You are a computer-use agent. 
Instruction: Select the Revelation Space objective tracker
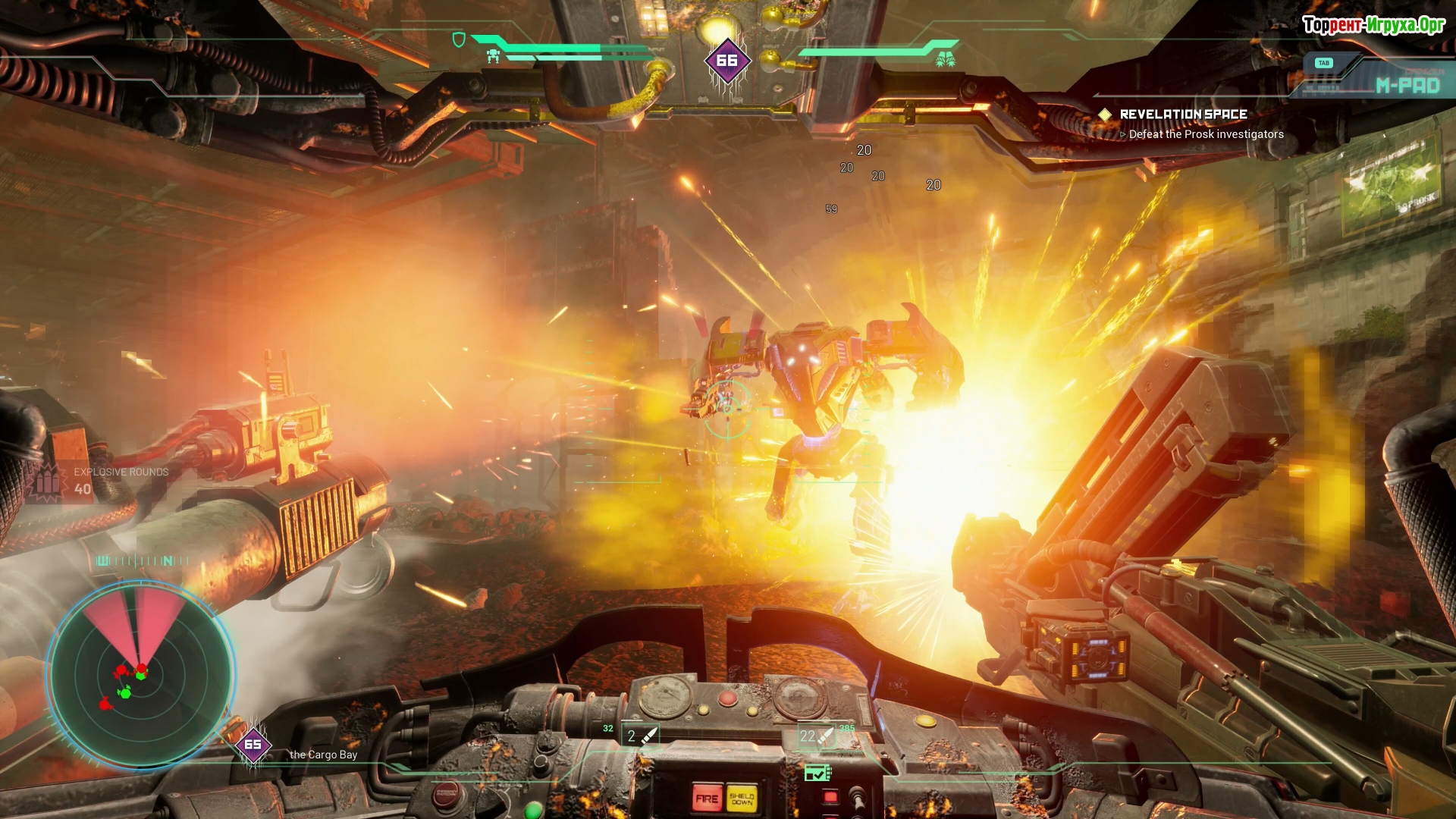click(x=1183, y=115)
